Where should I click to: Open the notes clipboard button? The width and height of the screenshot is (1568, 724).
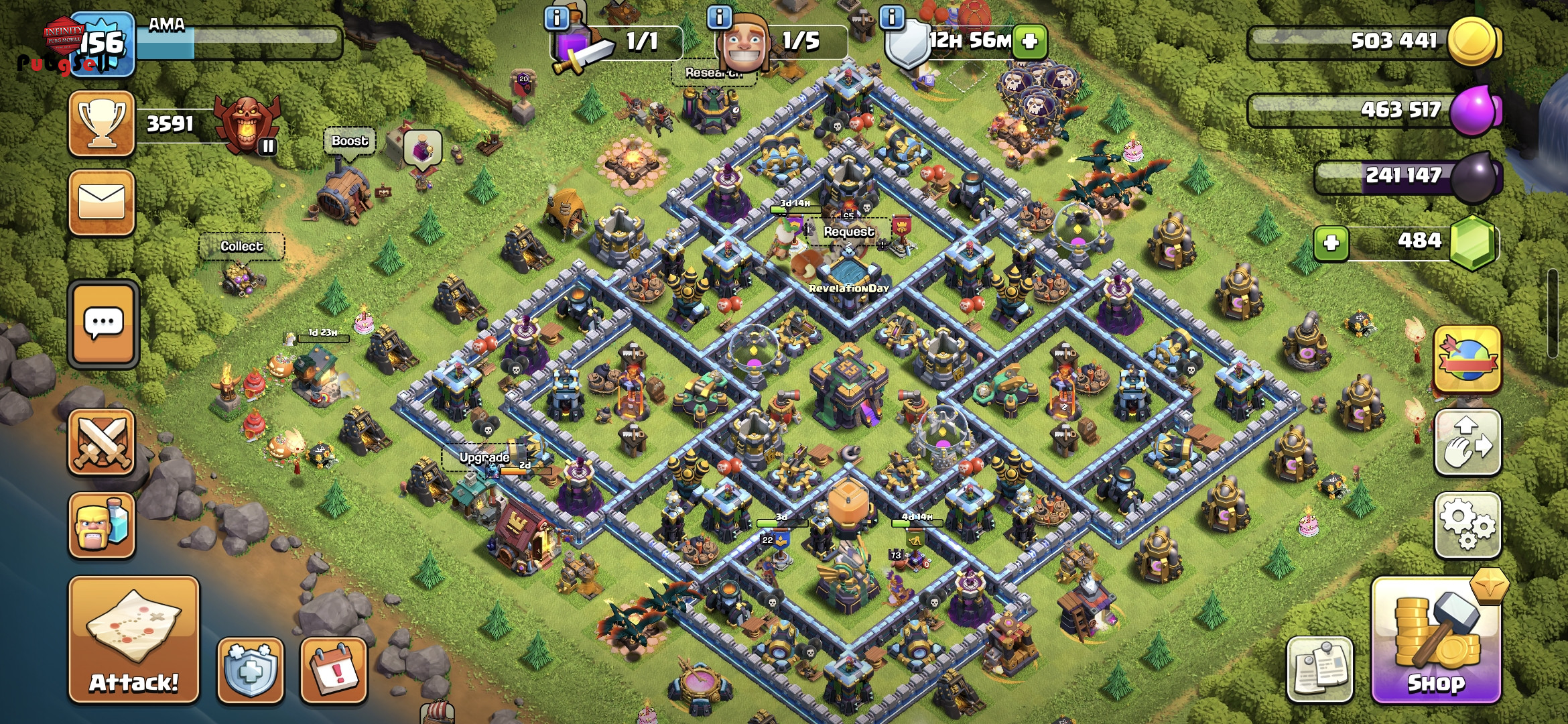[1319, 669]
